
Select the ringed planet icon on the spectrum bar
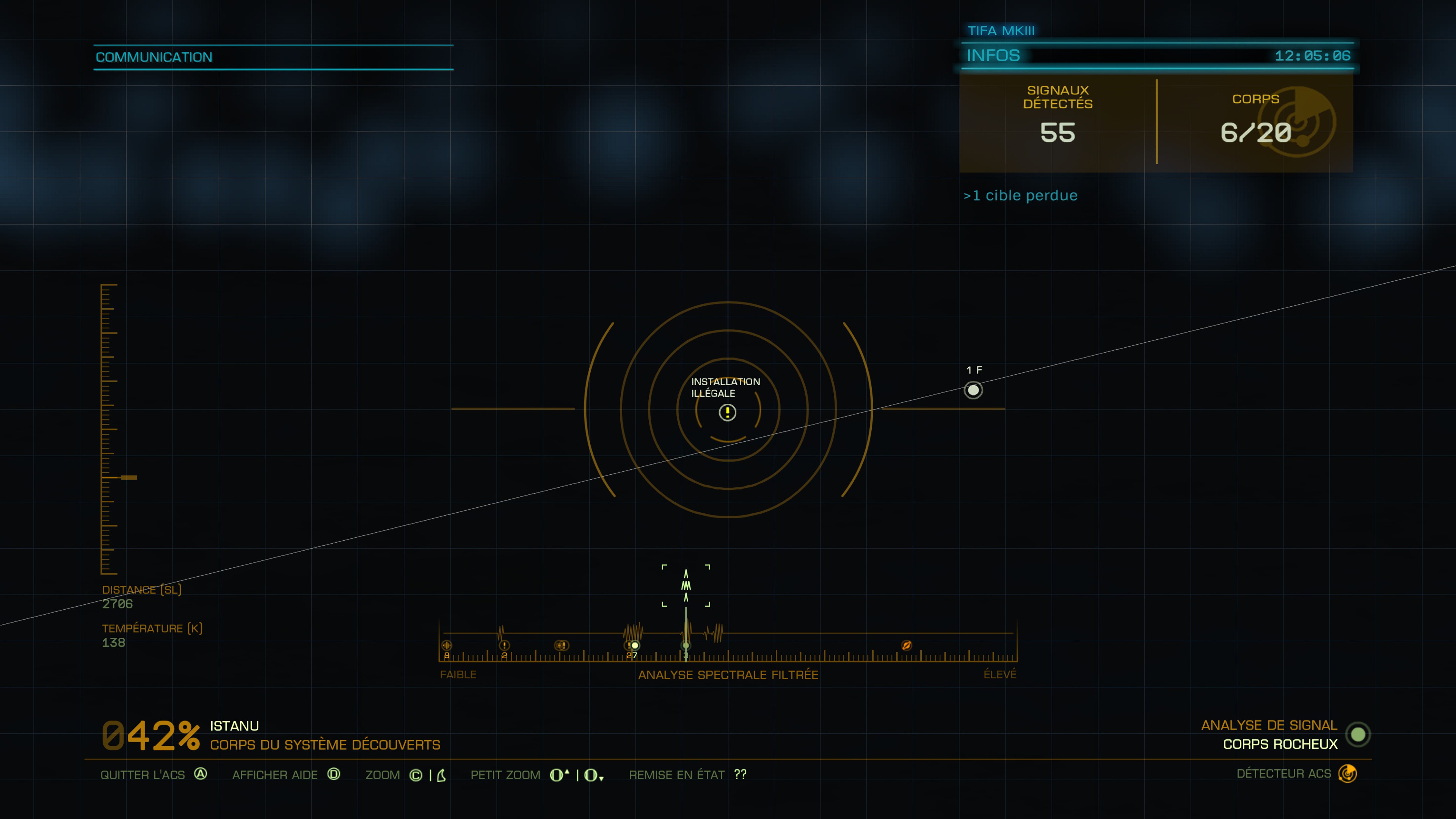906,645
